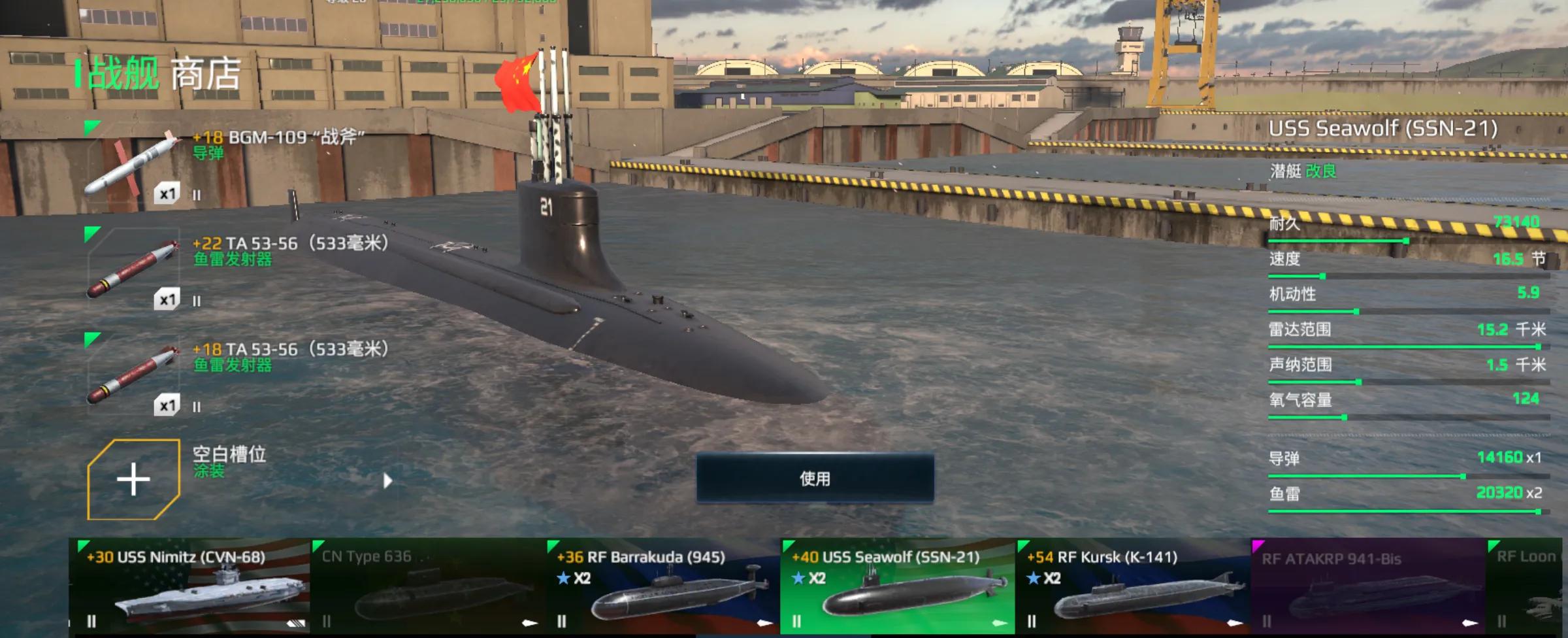Select the RF Barrakuda (945) card
Viewport: 1568px width, 638px height.
click(x=662, y=586)
